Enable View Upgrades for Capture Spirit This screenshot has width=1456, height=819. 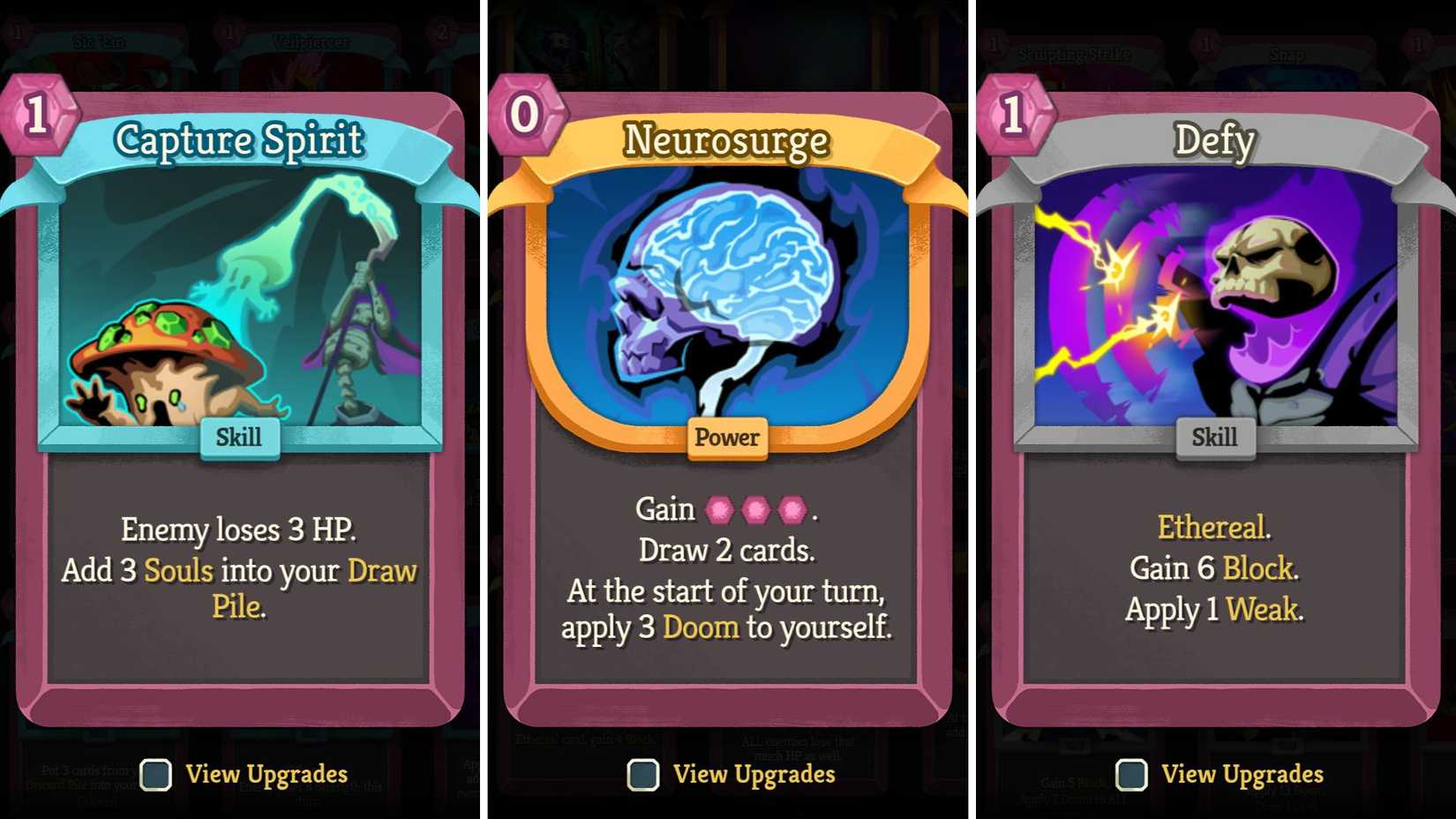pyautogui.click(x=154, y=775)
